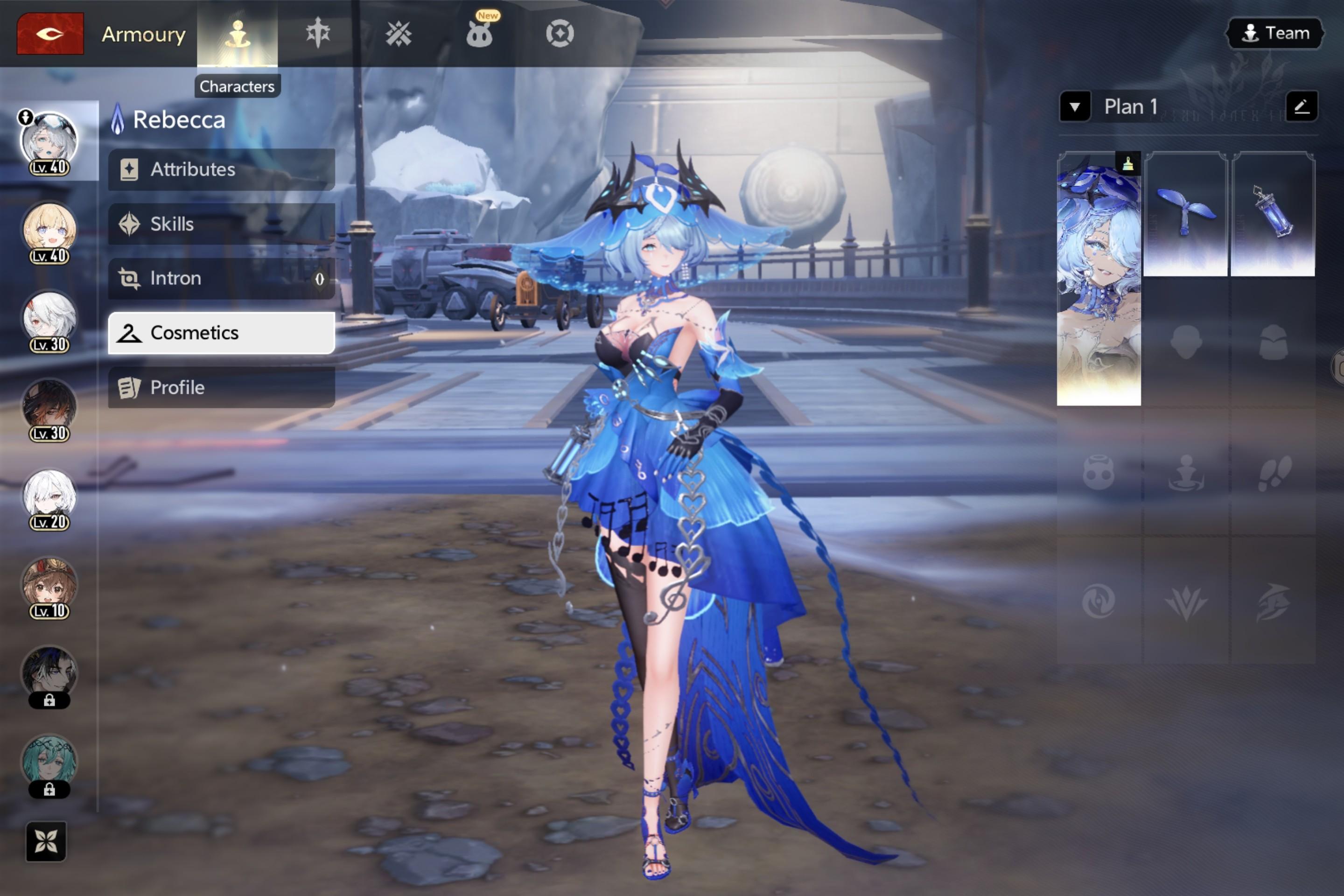Select Rebecca's blue outfit card
Viewport: 1344px width, 896px height.
coord(1098,279)
